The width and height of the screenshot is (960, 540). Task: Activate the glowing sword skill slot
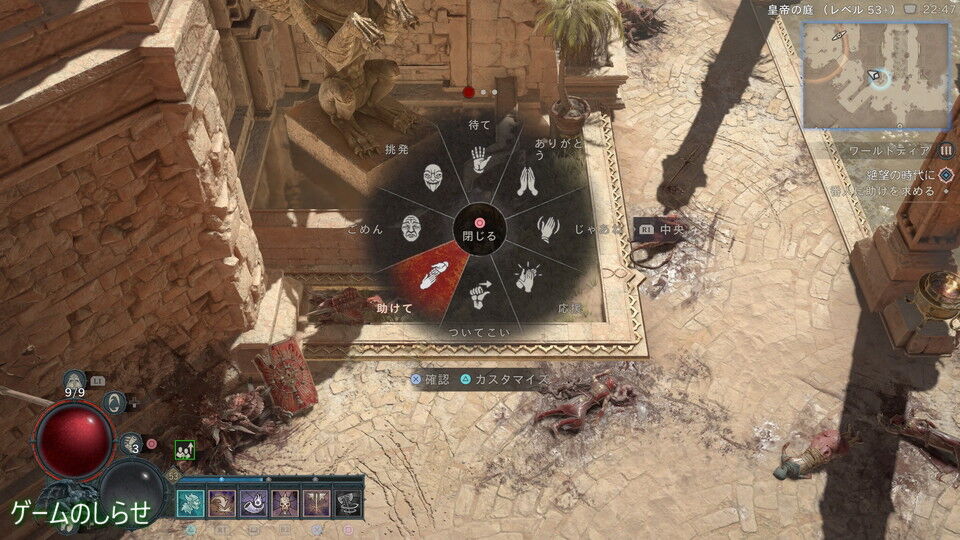[315, 501]
